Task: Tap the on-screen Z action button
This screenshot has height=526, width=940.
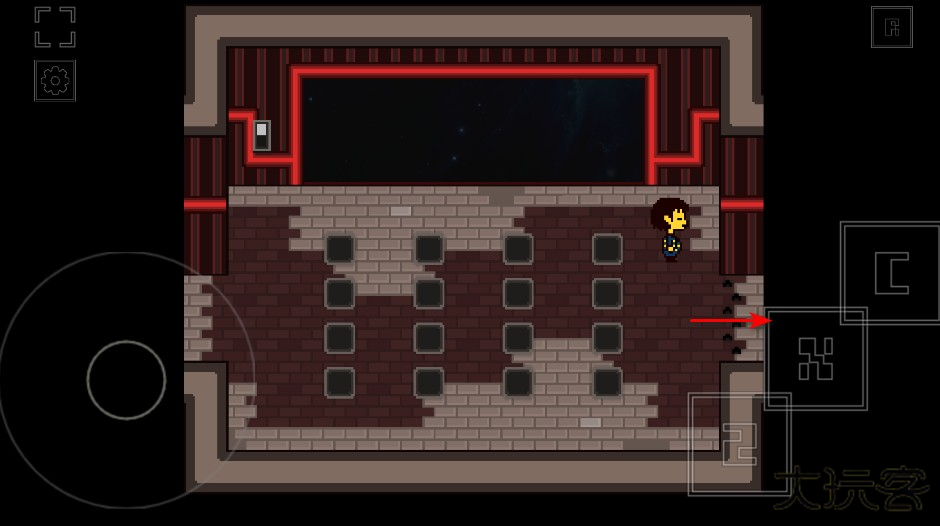Action: (739, 444)
